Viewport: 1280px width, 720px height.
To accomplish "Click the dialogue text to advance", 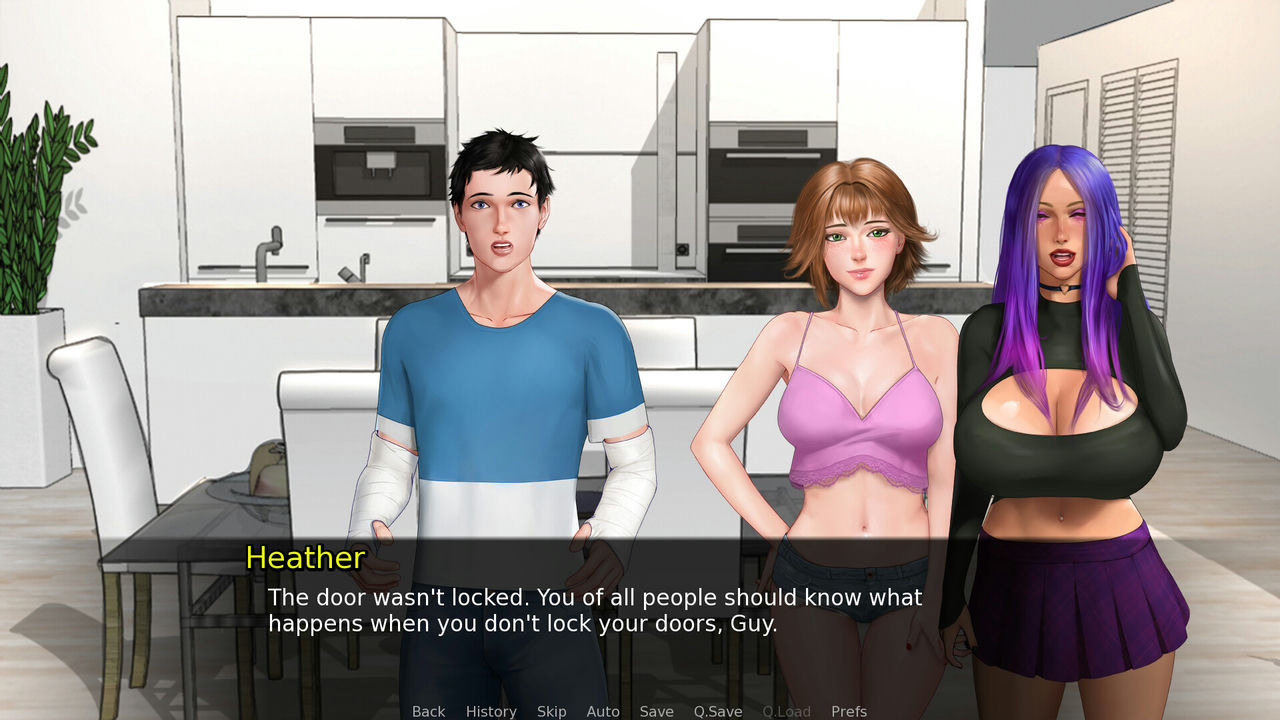I will tap(595, 610).
